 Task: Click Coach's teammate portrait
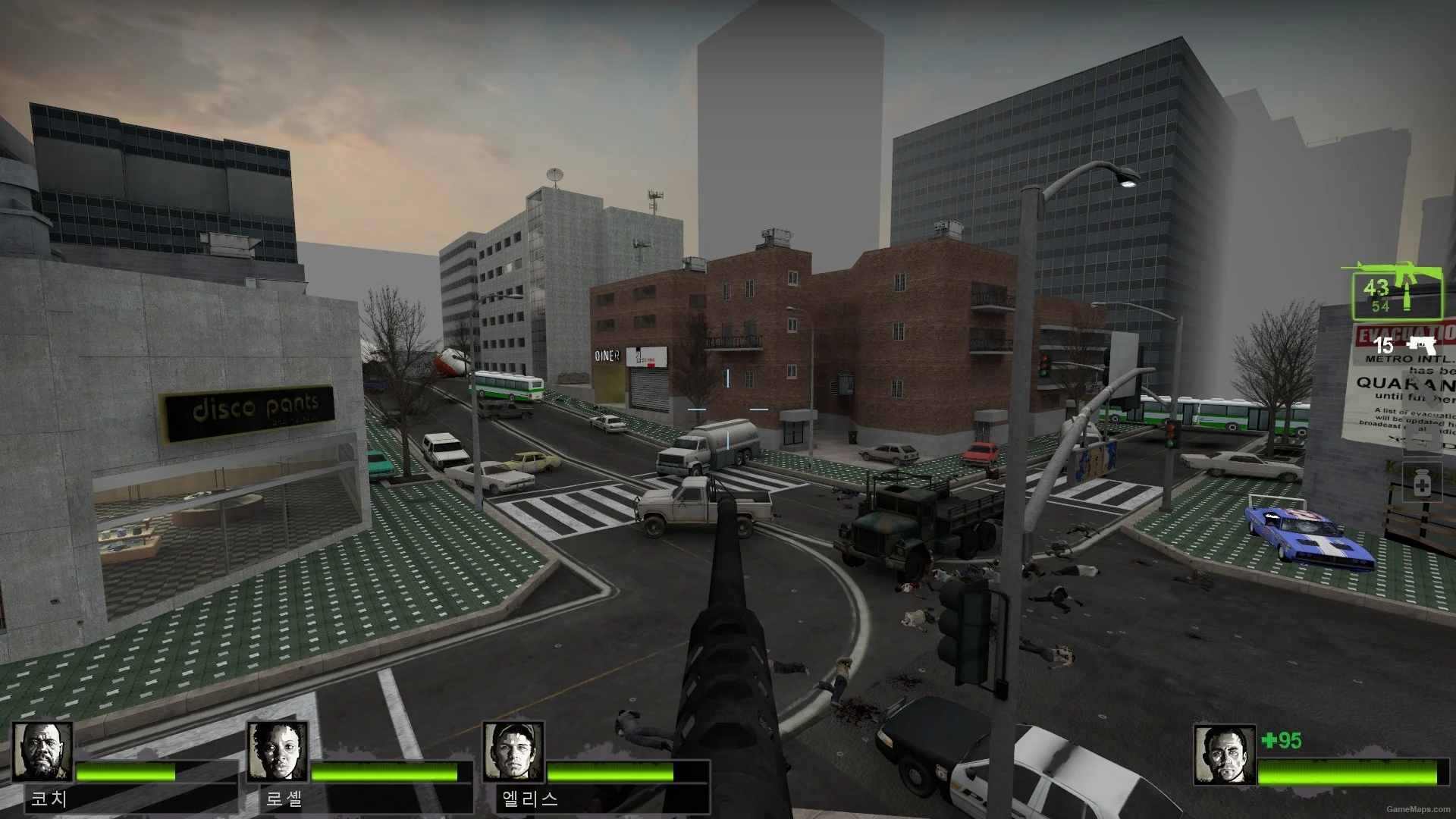(x=42, y=752)
